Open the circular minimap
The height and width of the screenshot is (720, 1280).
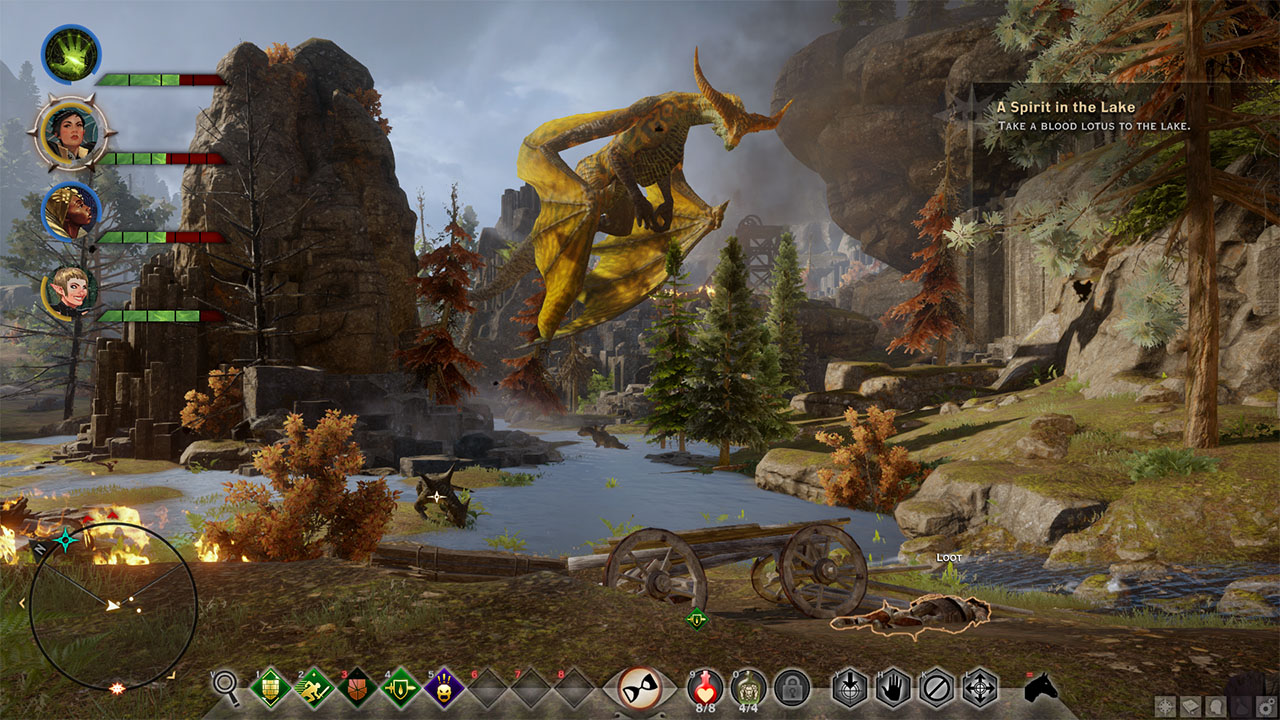(113, 606)
